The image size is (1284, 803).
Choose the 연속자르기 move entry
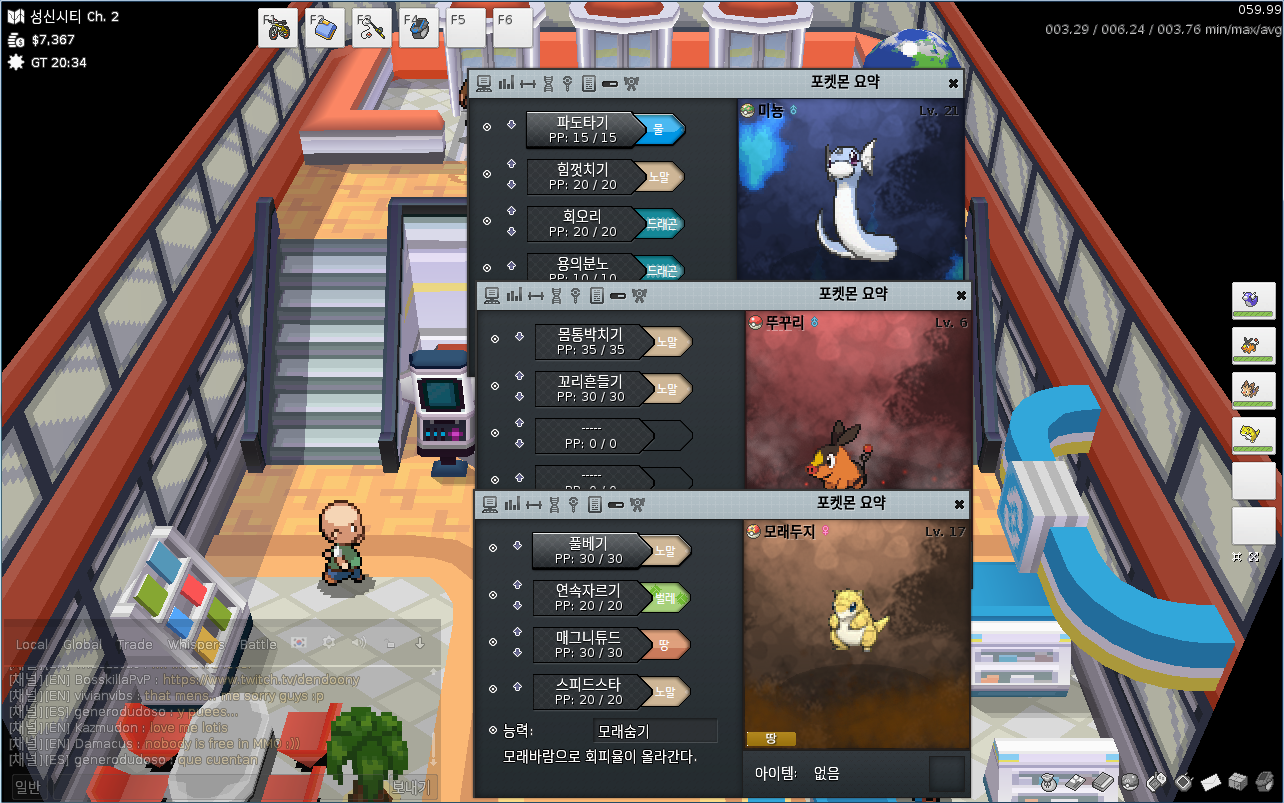(587, 597)
